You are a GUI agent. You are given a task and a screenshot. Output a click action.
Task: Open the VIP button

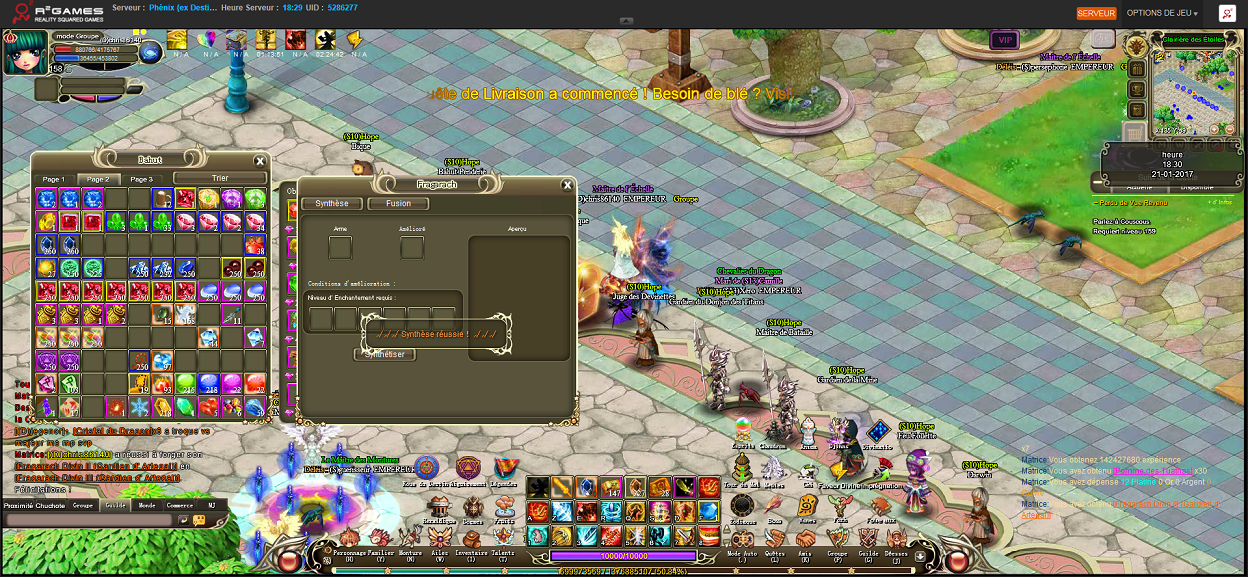click(x=1004, y=40)
